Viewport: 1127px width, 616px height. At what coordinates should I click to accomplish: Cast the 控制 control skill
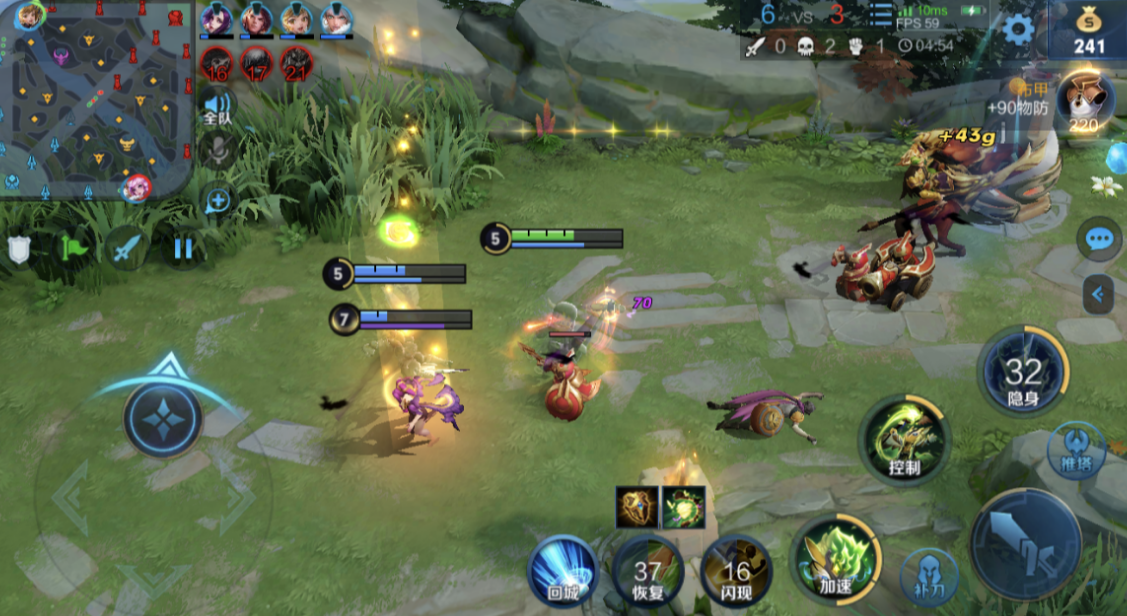[x=904, y=438]
